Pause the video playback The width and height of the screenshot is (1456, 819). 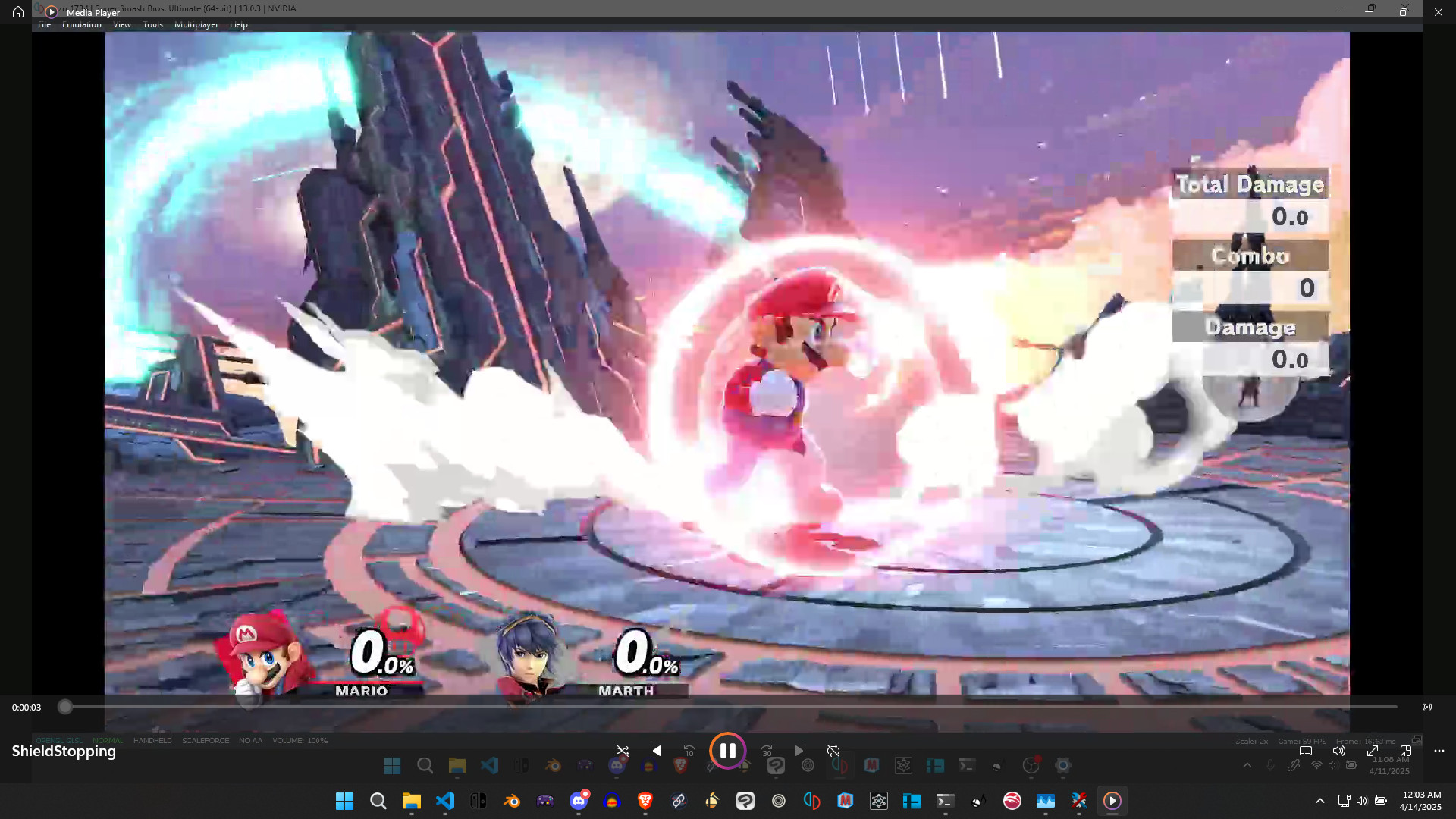(727, 751)
